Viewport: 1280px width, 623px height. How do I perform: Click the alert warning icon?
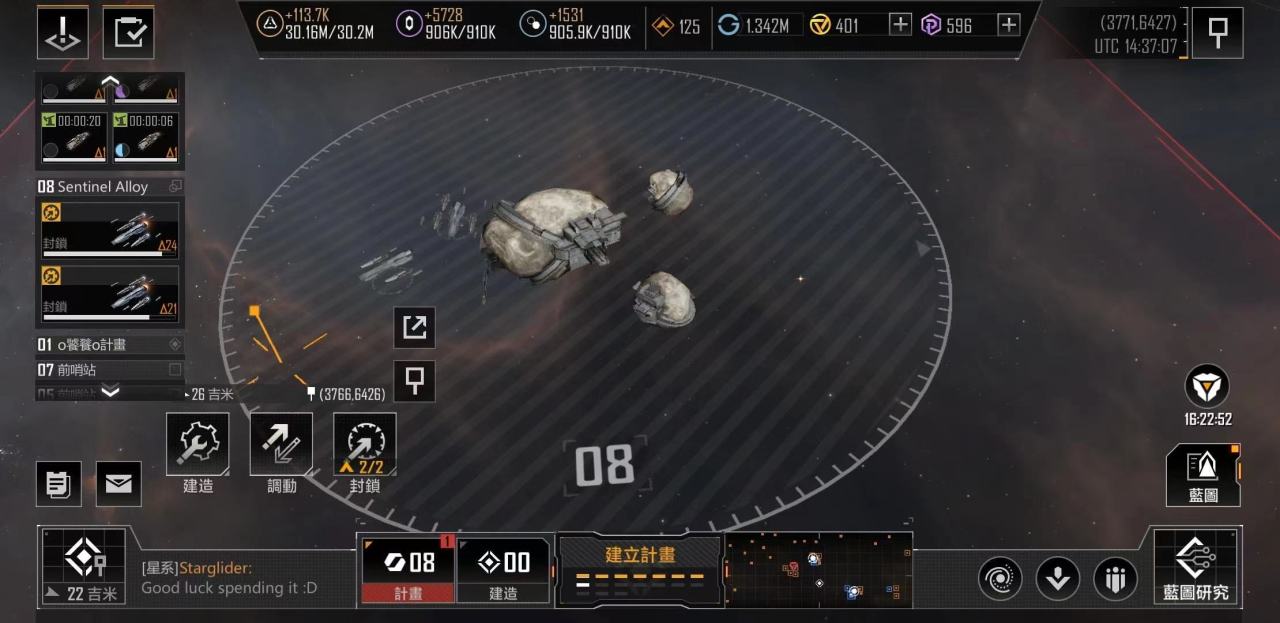pos(62,32)
